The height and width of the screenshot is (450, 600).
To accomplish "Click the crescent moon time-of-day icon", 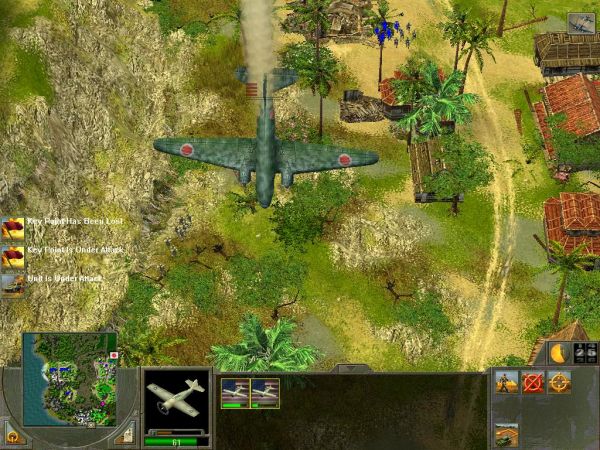I will (558, 352).
